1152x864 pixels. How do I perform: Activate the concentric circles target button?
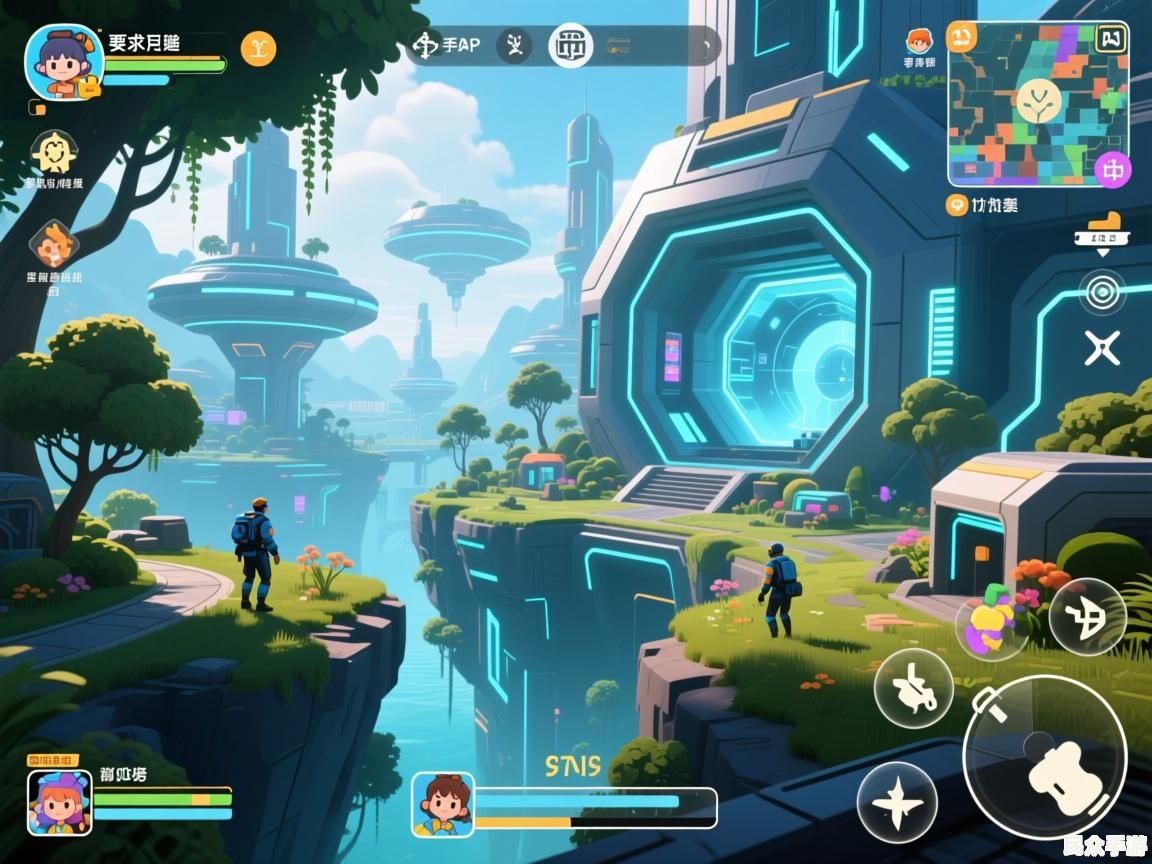1102,292
